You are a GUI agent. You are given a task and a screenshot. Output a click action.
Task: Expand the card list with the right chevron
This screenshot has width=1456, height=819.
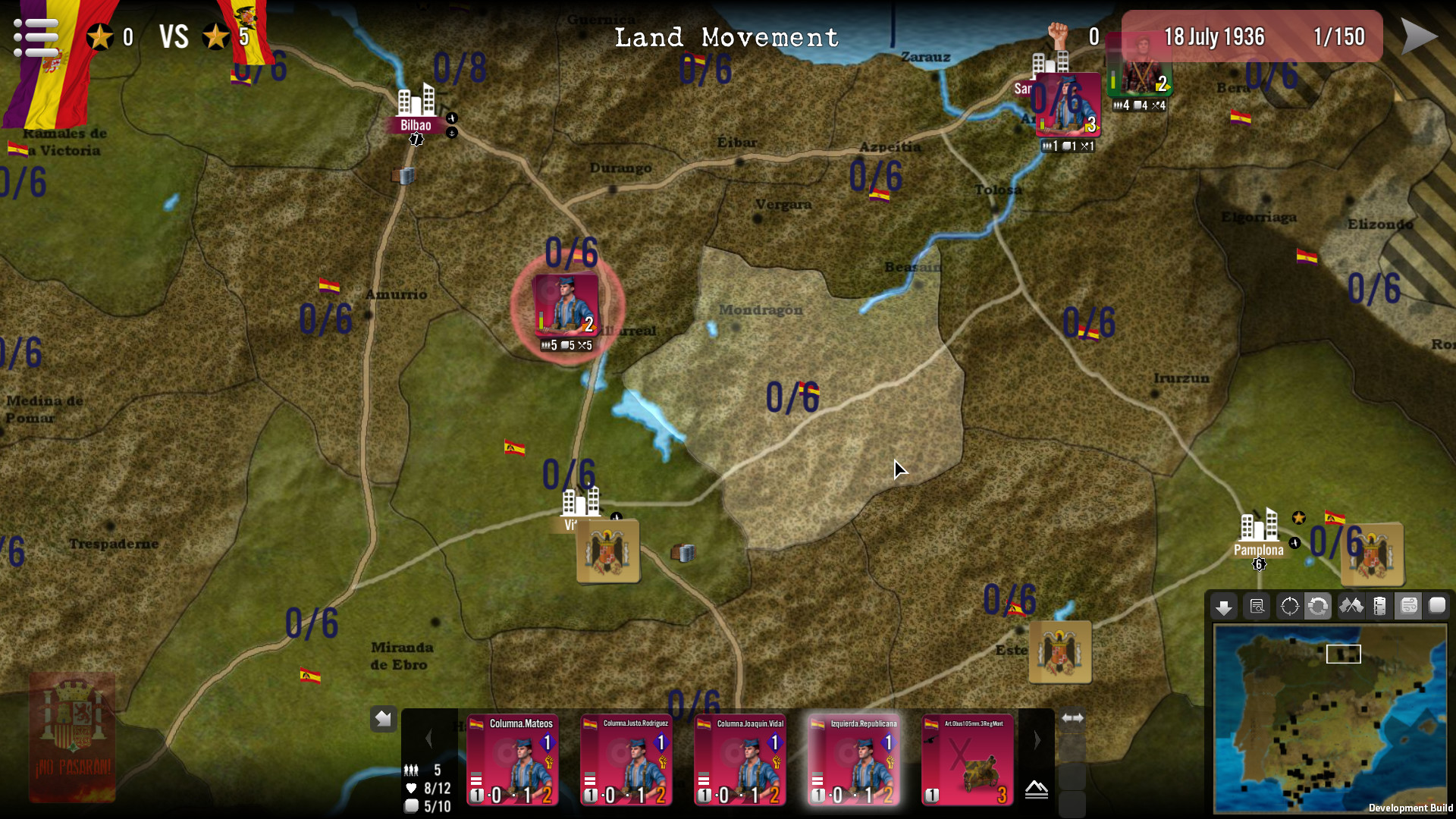(x=1037, y=739)
